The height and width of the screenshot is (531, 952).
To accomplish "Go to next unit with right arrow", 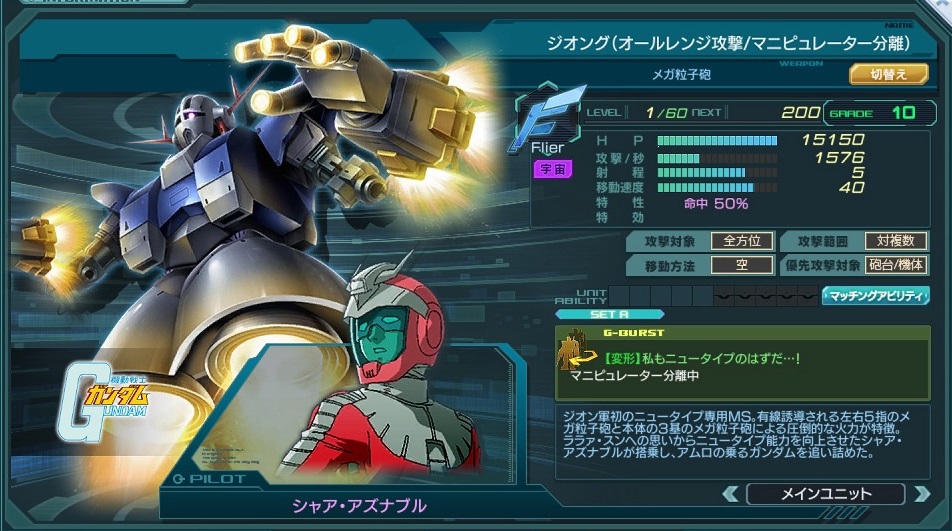I will point(920,494).
